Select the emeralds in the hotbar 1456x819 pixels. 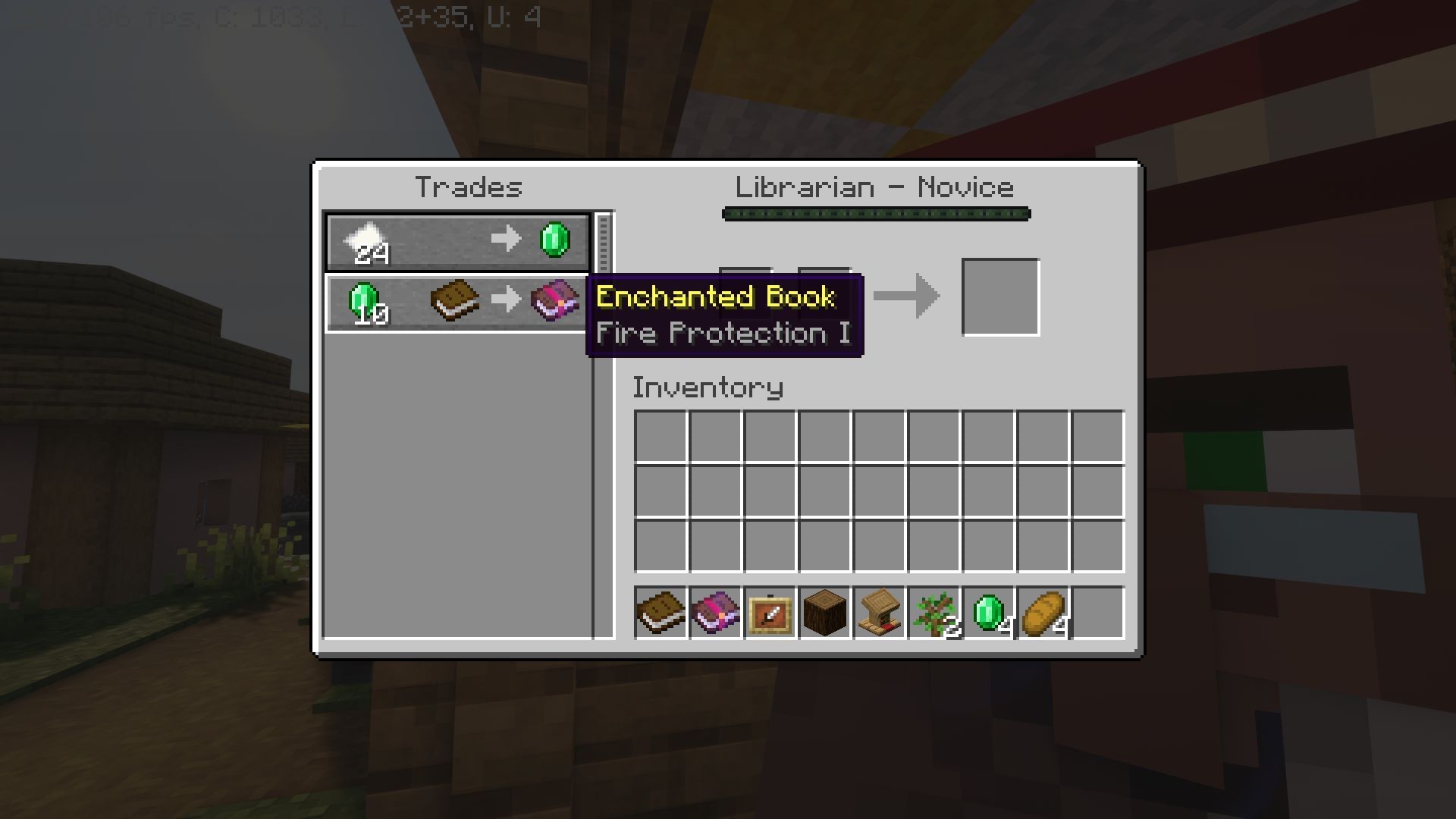[988, 614]
